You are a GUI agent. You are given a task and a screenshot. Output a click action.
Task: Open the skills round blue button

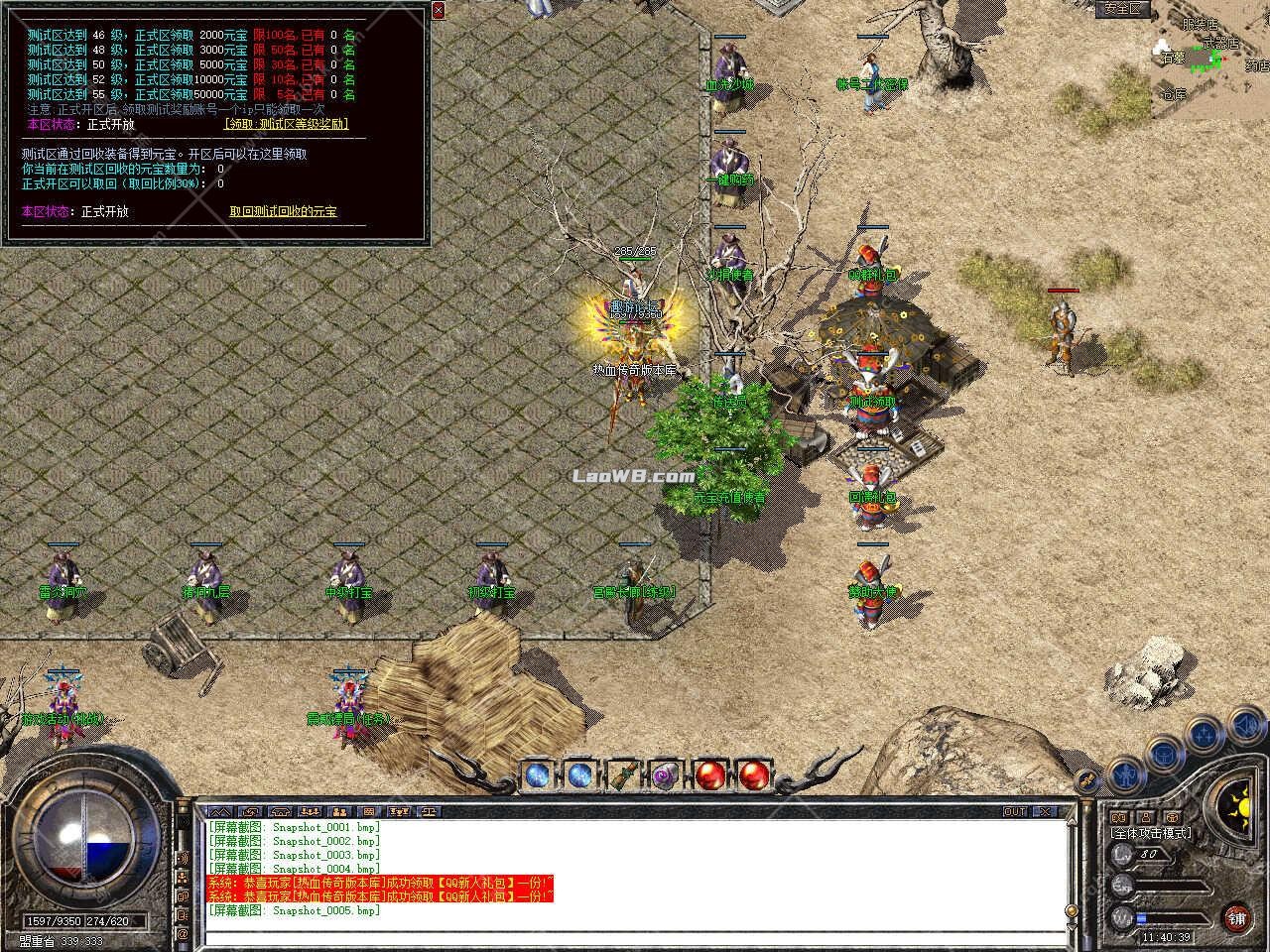(x=1204, y=735)
